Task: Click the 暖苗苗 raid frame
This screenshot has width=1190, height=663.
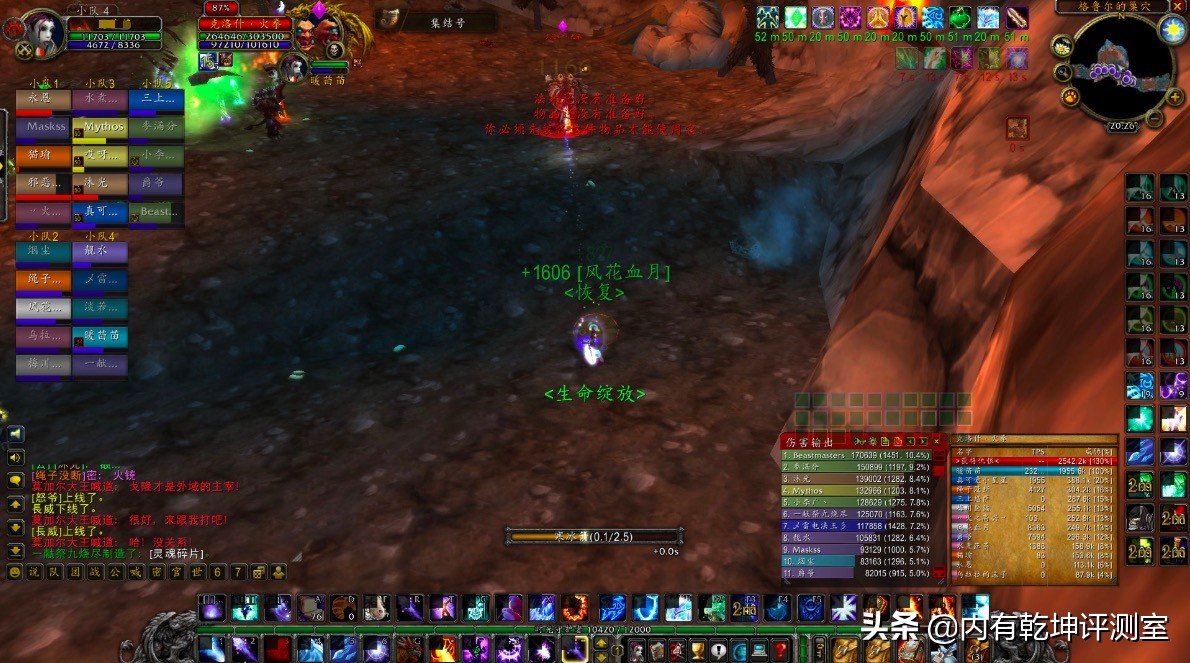Action: [x=100, y=336]
